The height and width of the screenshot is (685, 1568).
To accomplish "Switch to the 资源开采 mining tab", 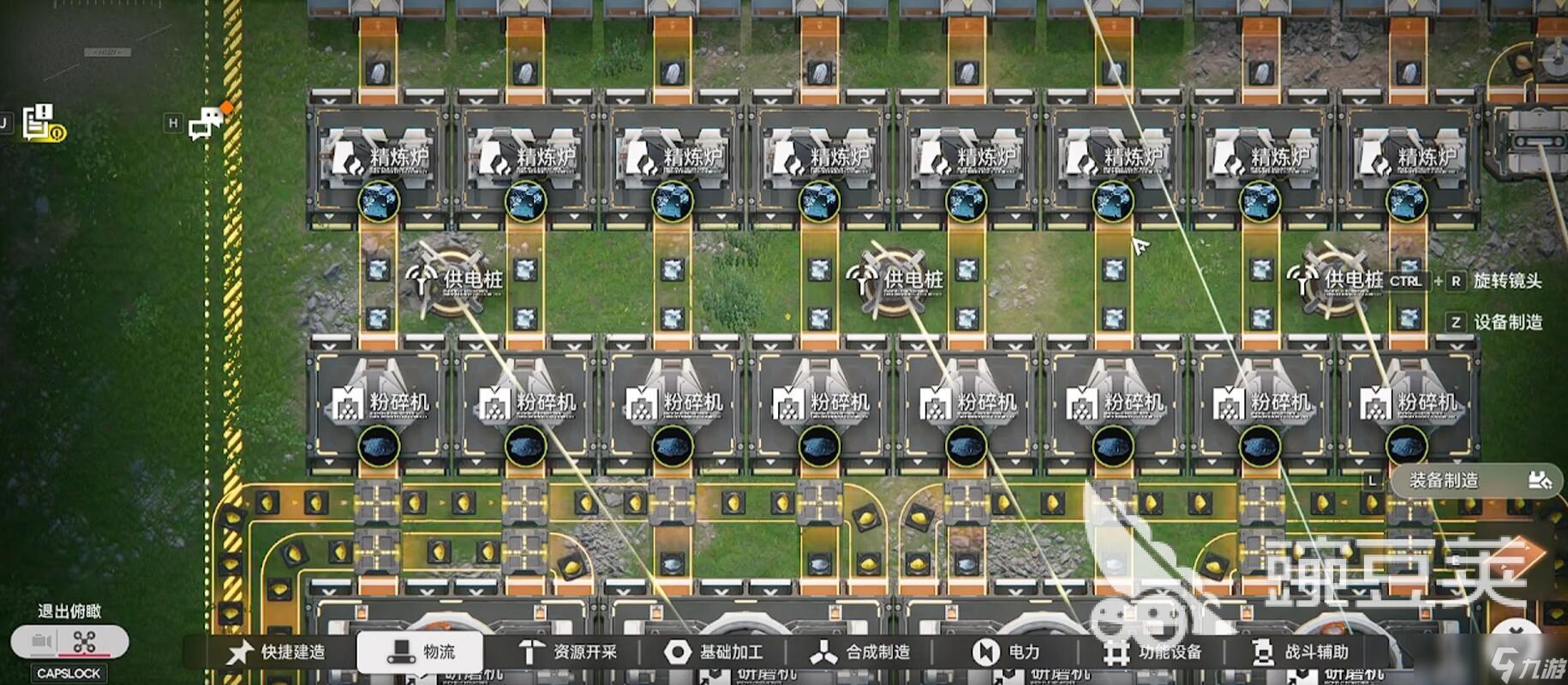I will [568, 652].
